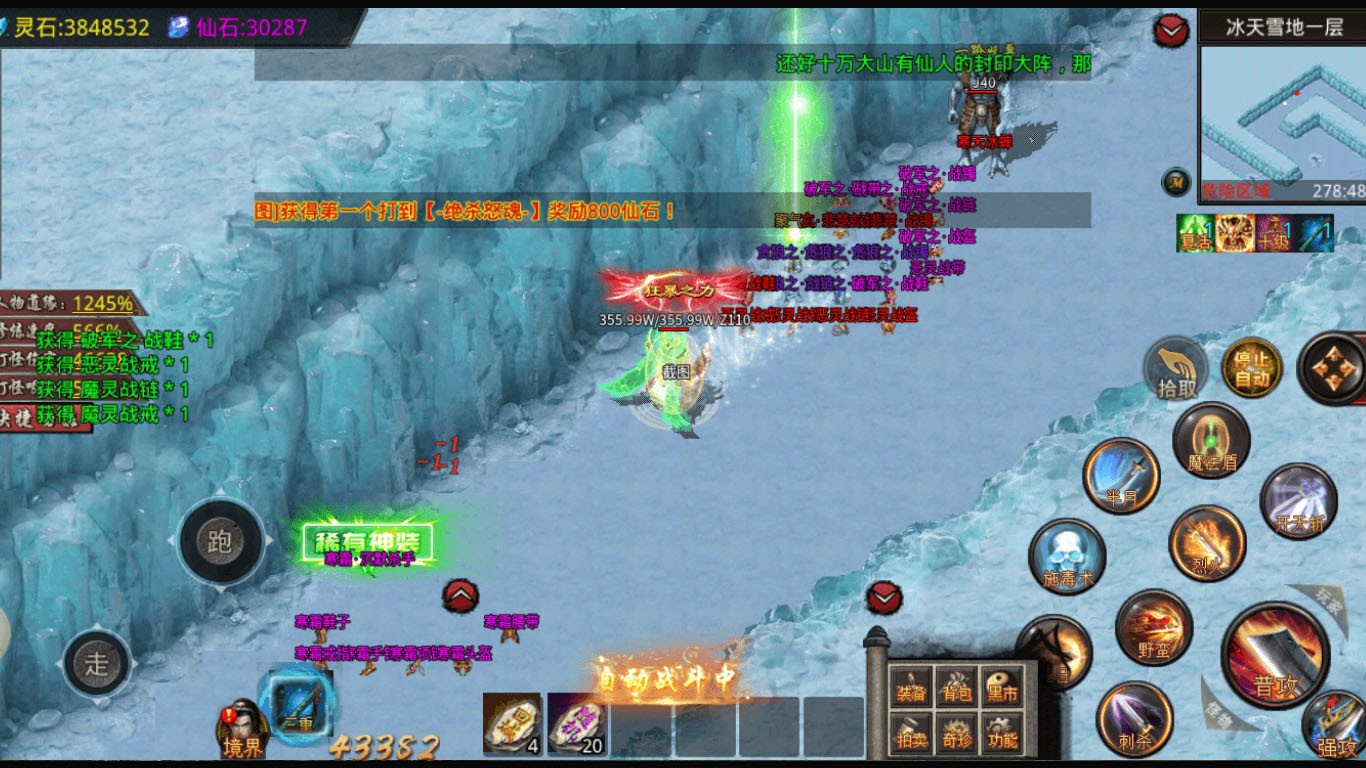Trigger the 烈火 flame sword skill

(1207, 544)
